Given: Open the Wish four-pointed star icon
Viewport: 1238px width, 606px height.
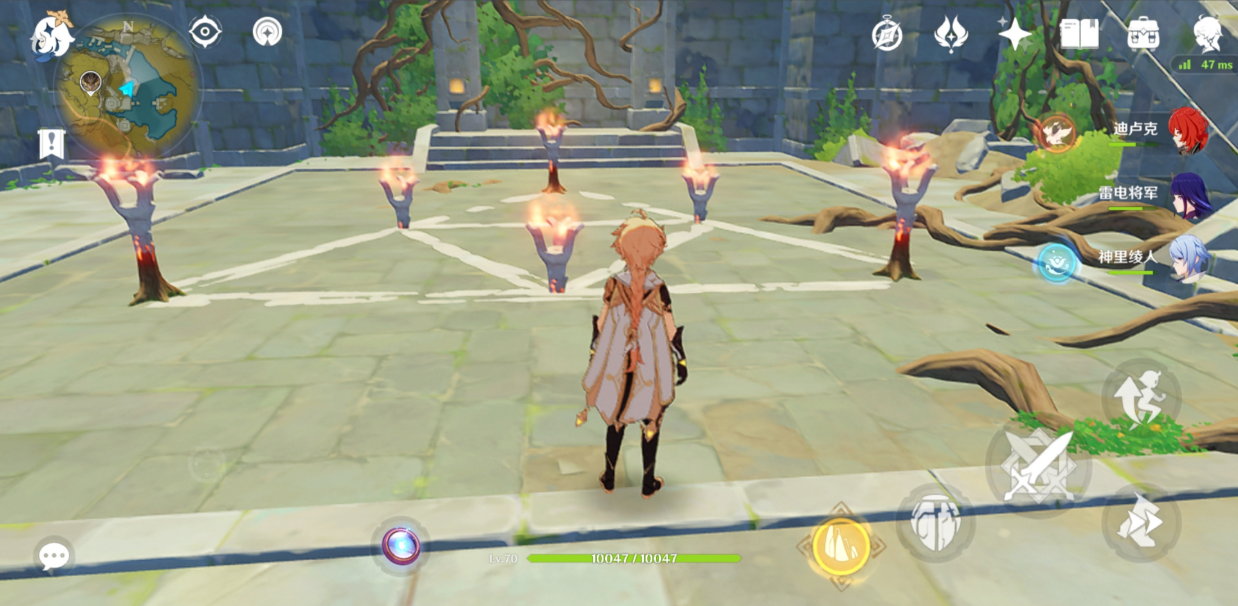Looking at the screenshot, I should pyautogui.click(x=1014, y=35).
